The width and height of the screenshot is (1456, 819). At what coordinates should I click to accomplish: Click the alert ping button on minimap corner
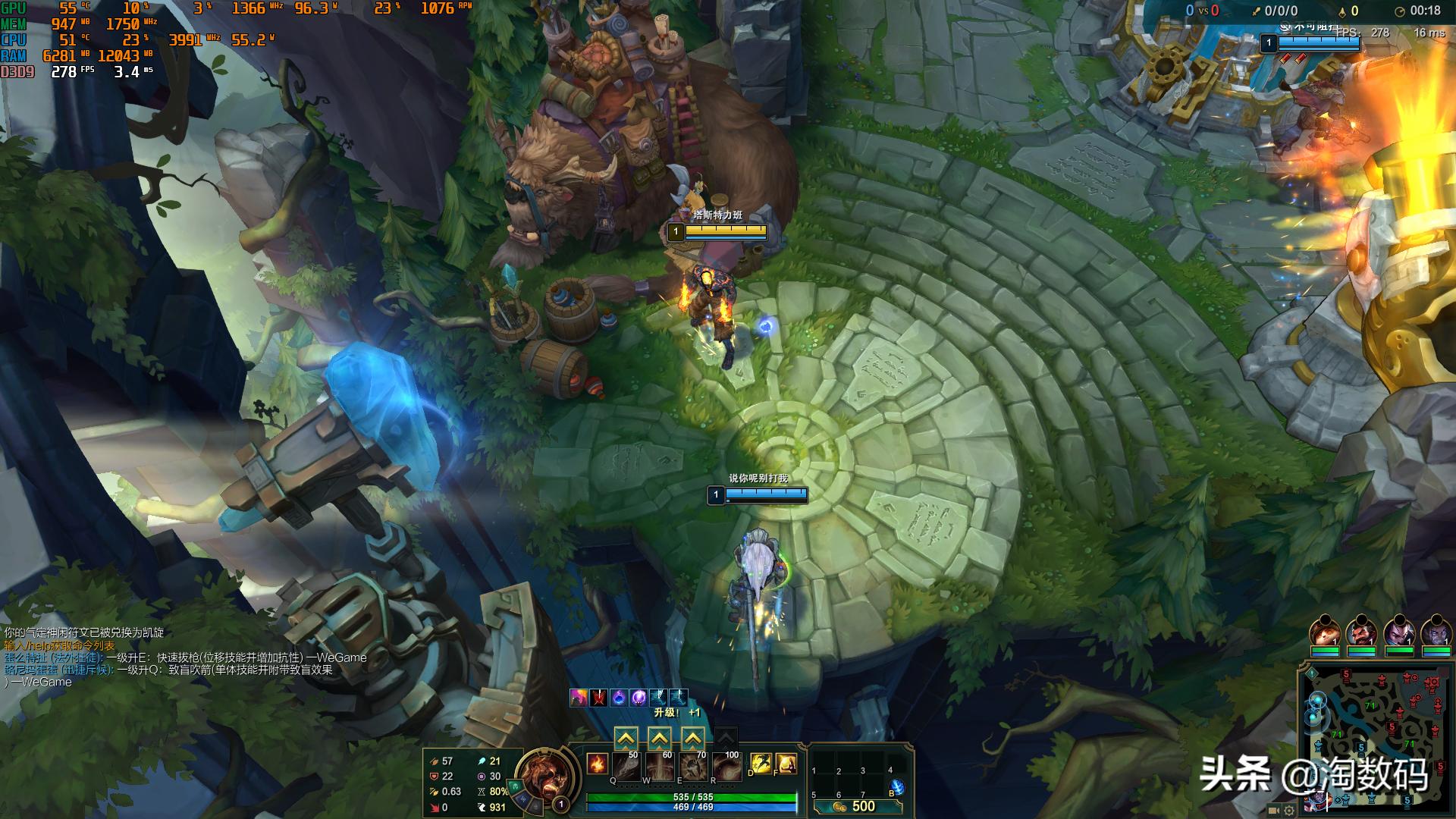tap(1311, 673)
